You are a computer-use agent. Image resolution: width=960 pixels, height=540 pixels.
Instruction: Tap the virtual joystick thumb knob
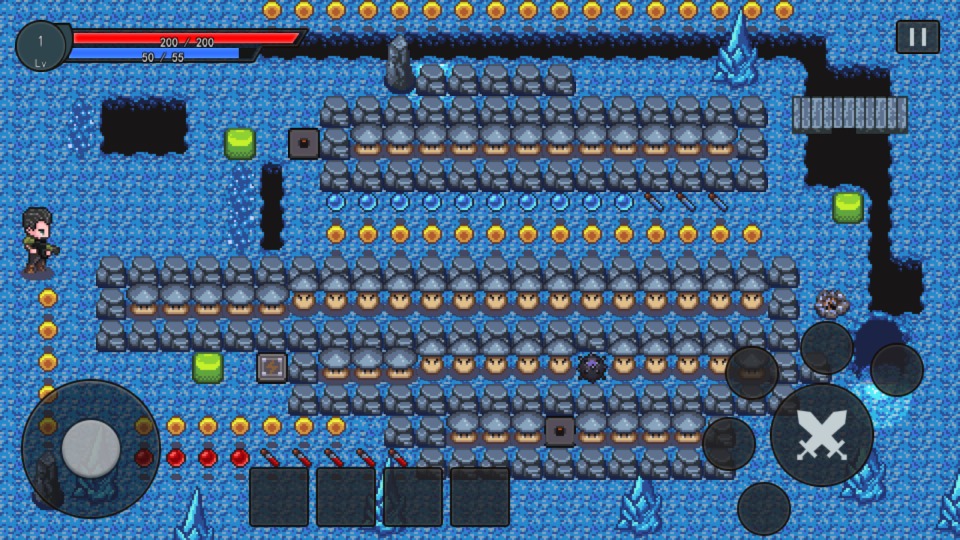pos(91,448)
